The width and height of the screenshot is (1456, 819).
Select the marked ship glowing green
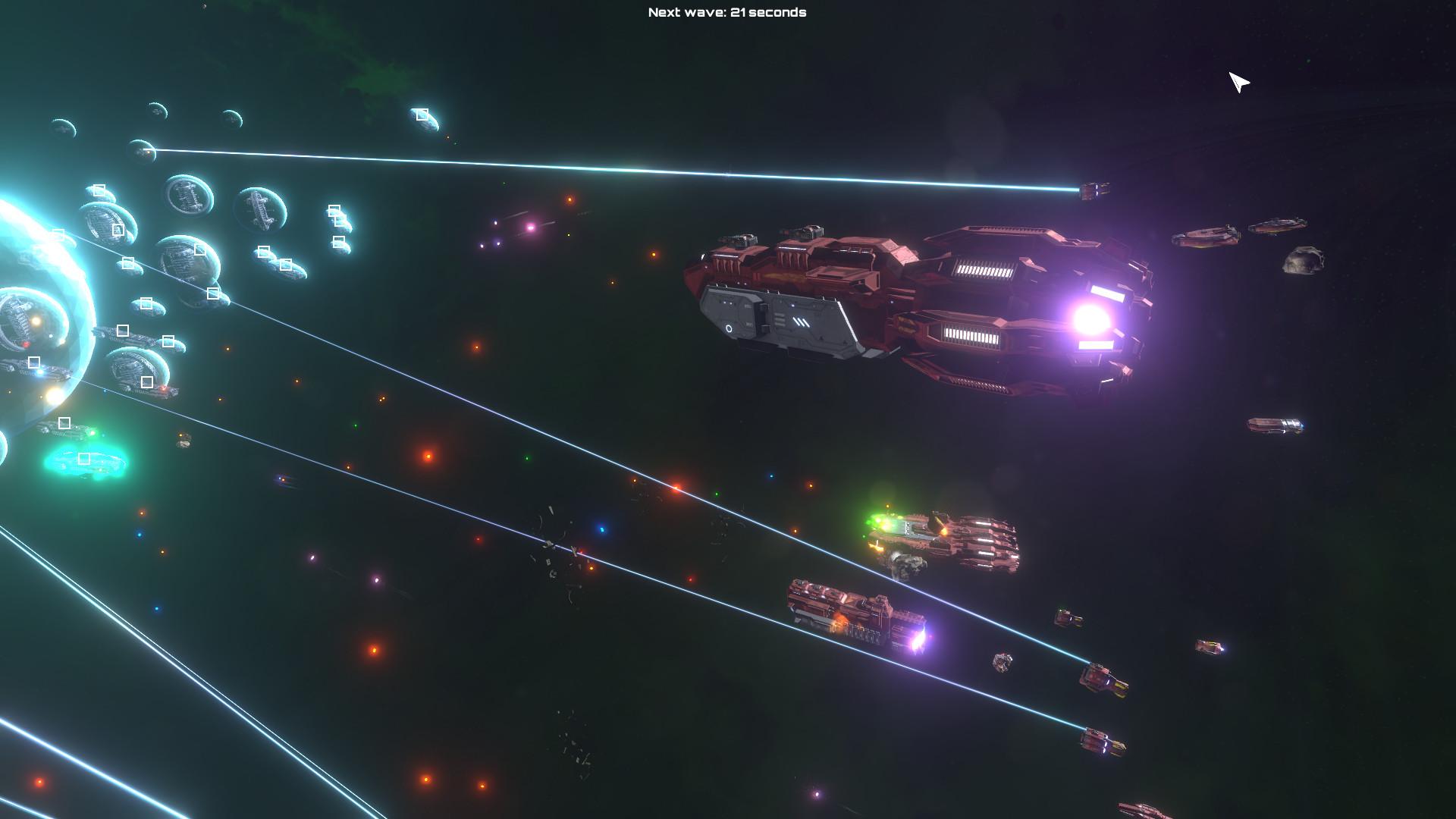click(84, 459)
